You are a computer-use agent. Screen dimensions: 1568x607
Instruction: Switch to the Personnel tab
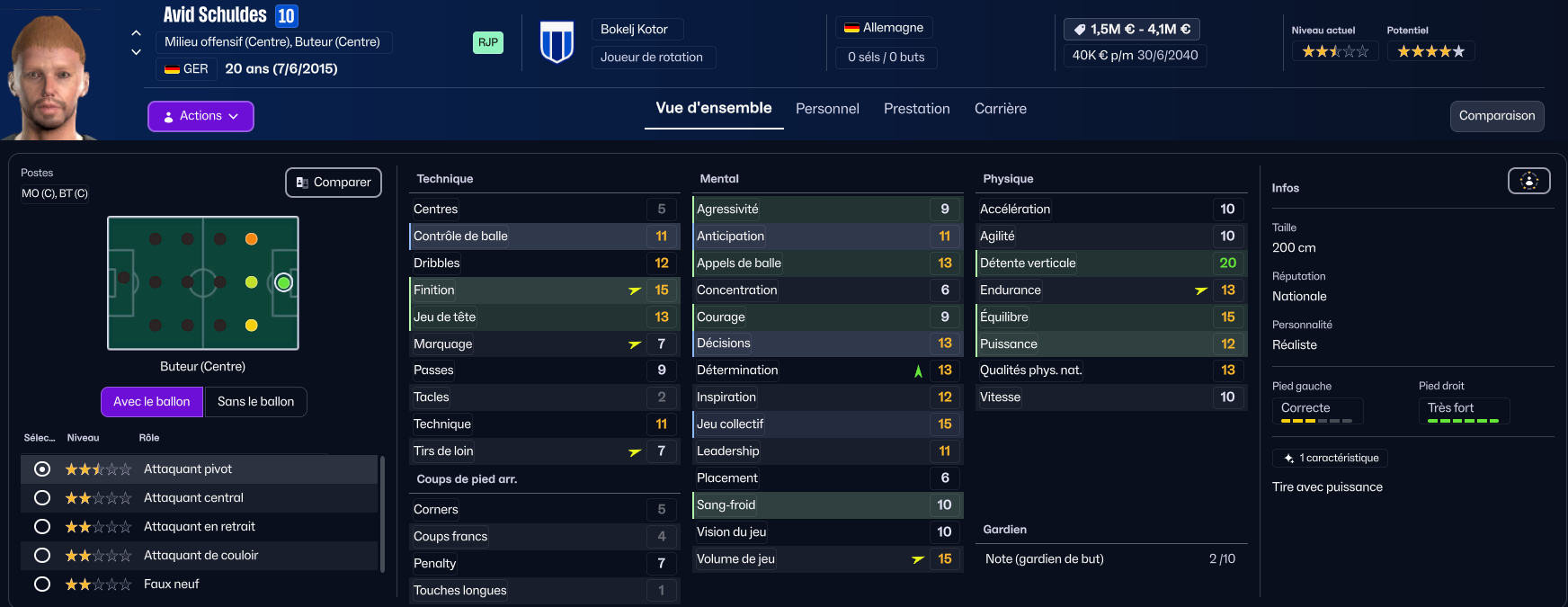[827, 109]
